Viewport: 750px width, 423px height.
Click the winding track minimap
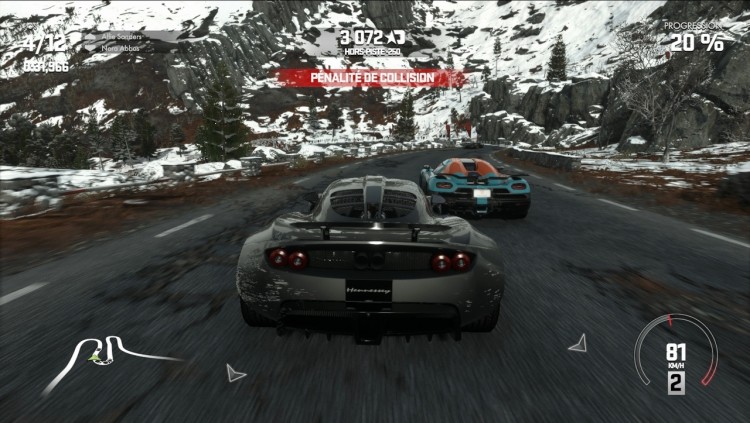108,353
